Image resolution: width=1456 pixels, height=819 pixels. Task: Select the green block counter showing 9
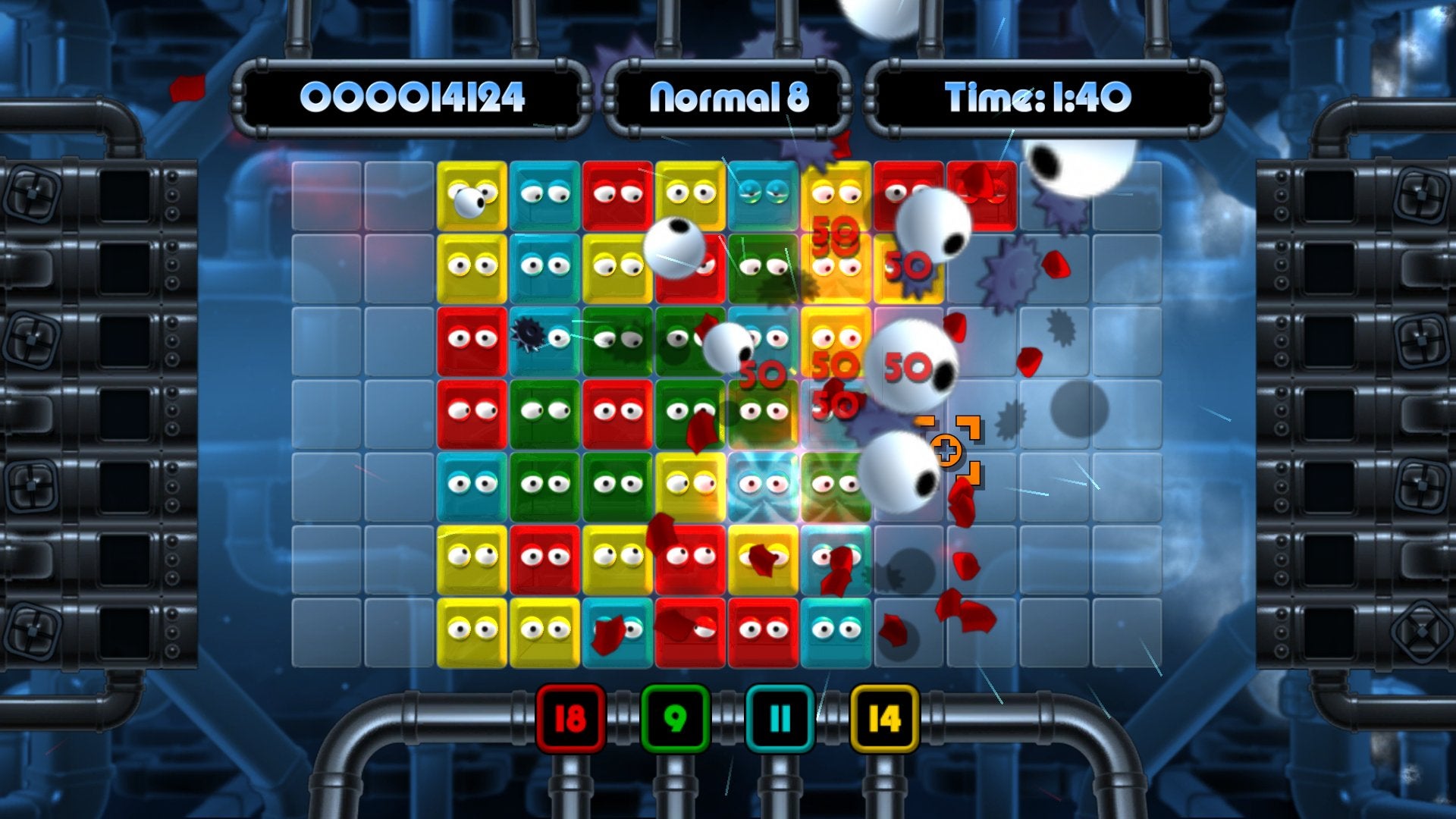tap(675, 716)
